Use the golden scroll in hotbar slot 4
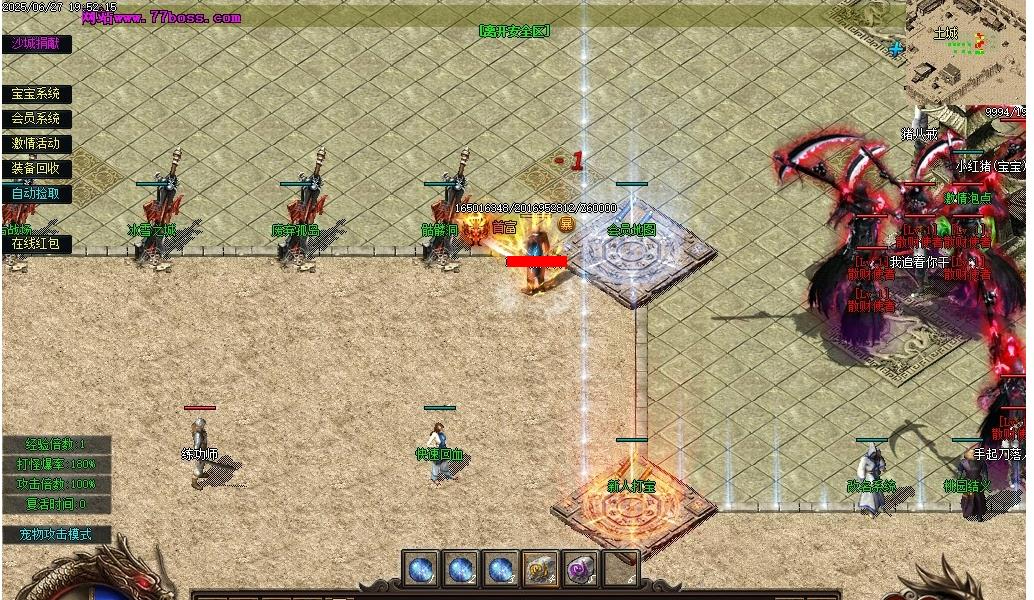The height and width of the screenshot is (600, 1034). (540, 569)
